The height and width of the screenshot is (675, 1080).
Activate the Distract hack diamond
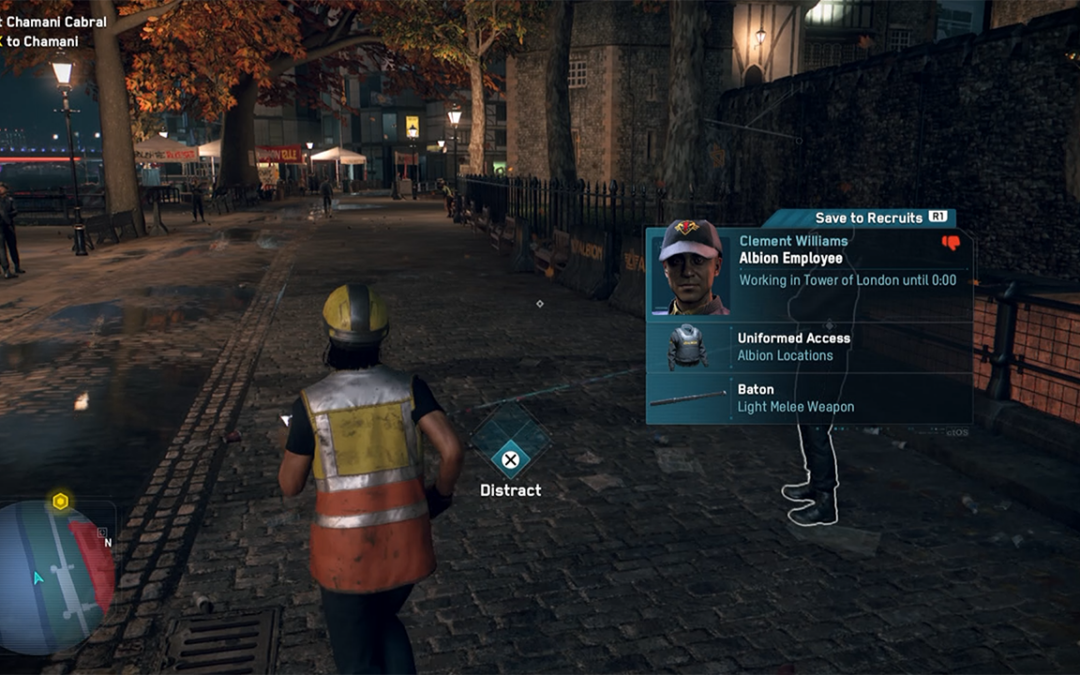[510, 442]
